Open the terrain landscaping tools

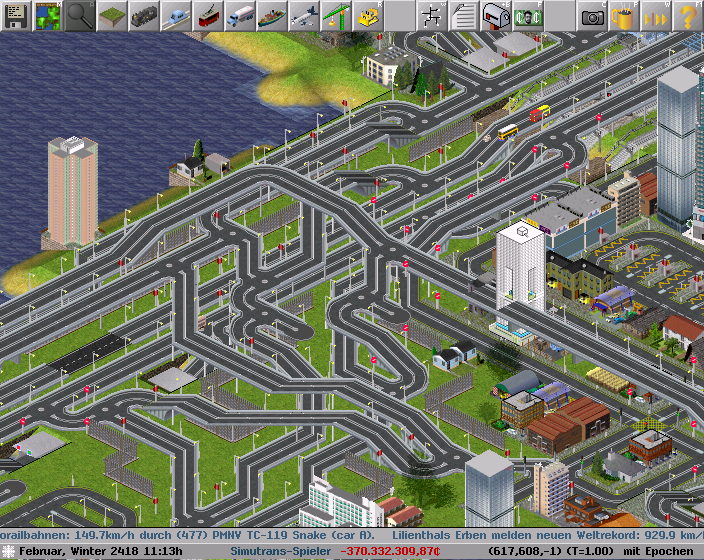coord(112,16)
